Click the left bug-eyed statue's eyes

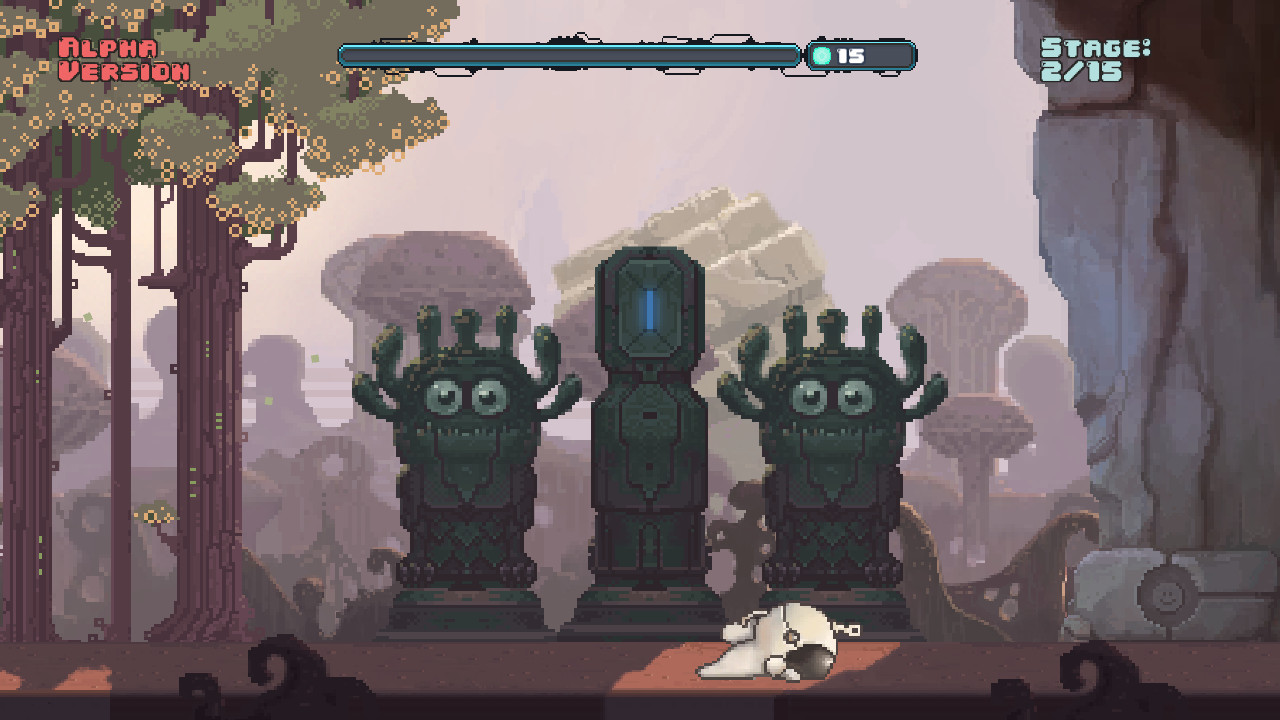tap(466, 398)
